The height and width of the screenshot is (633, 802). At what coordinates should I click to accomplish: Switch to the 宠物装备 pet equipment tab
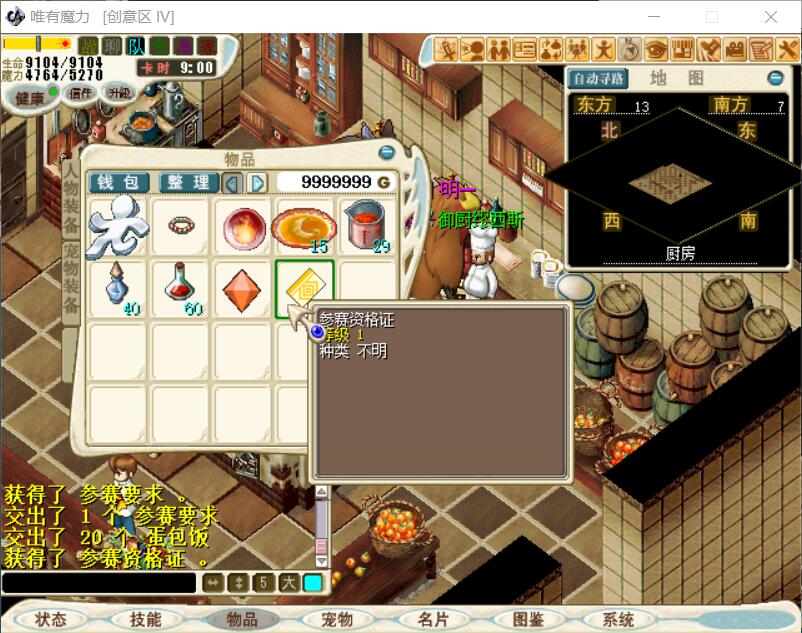(71, 282)
